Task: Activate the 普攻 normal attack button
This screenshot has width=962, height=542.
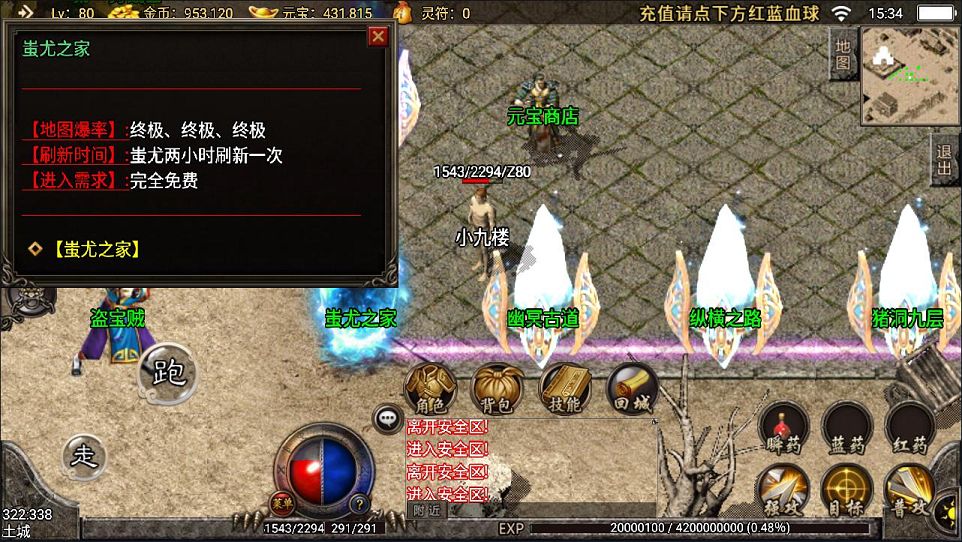Action: pyautogui.click(x=909, y=491)
